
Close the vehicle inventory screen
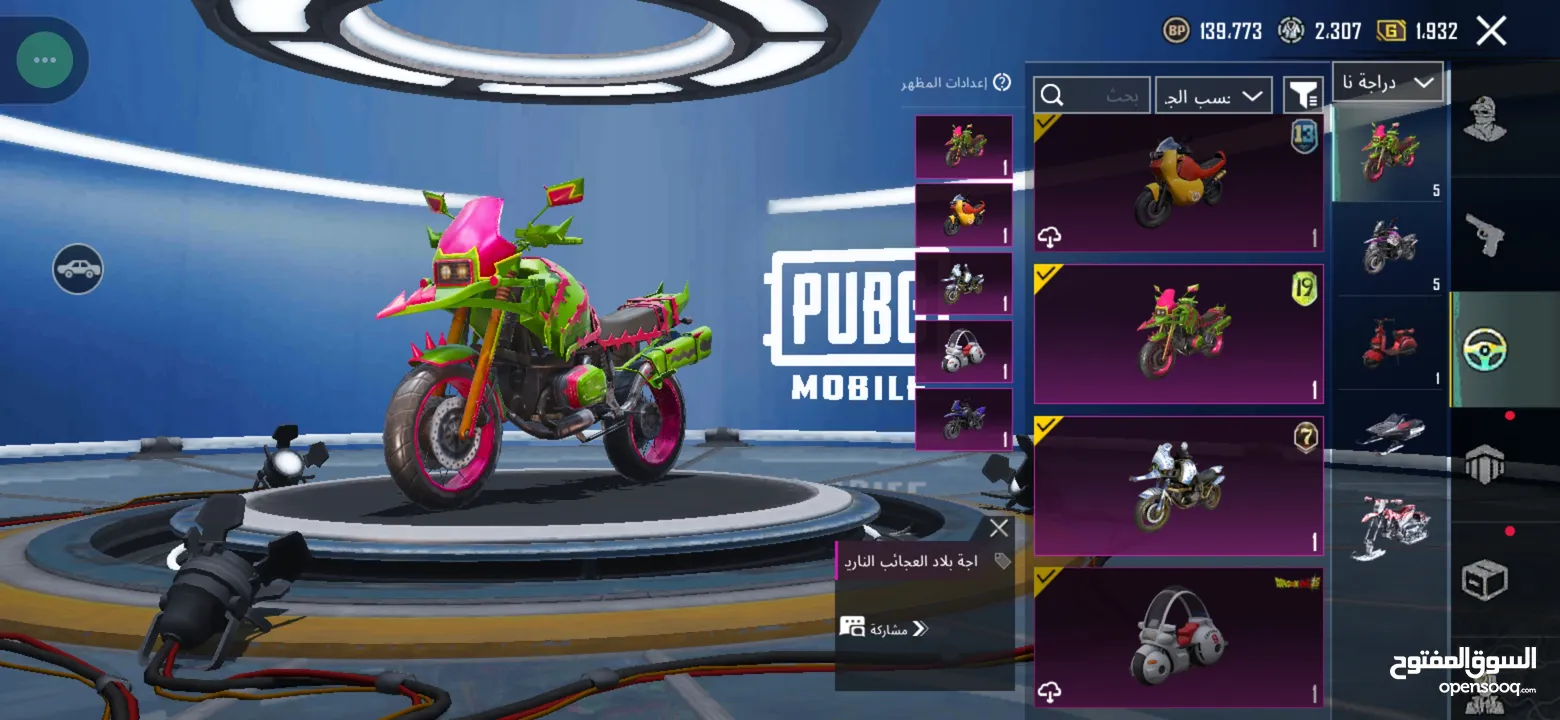[1491, 31]
